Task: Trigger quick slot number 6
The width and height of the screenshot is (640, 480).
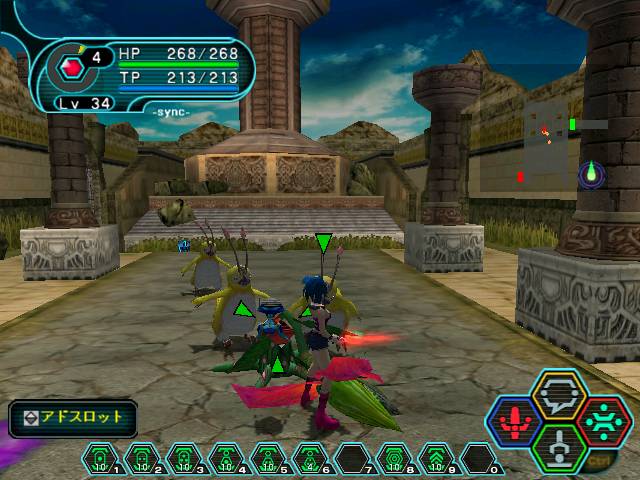Action: [307, 461]
